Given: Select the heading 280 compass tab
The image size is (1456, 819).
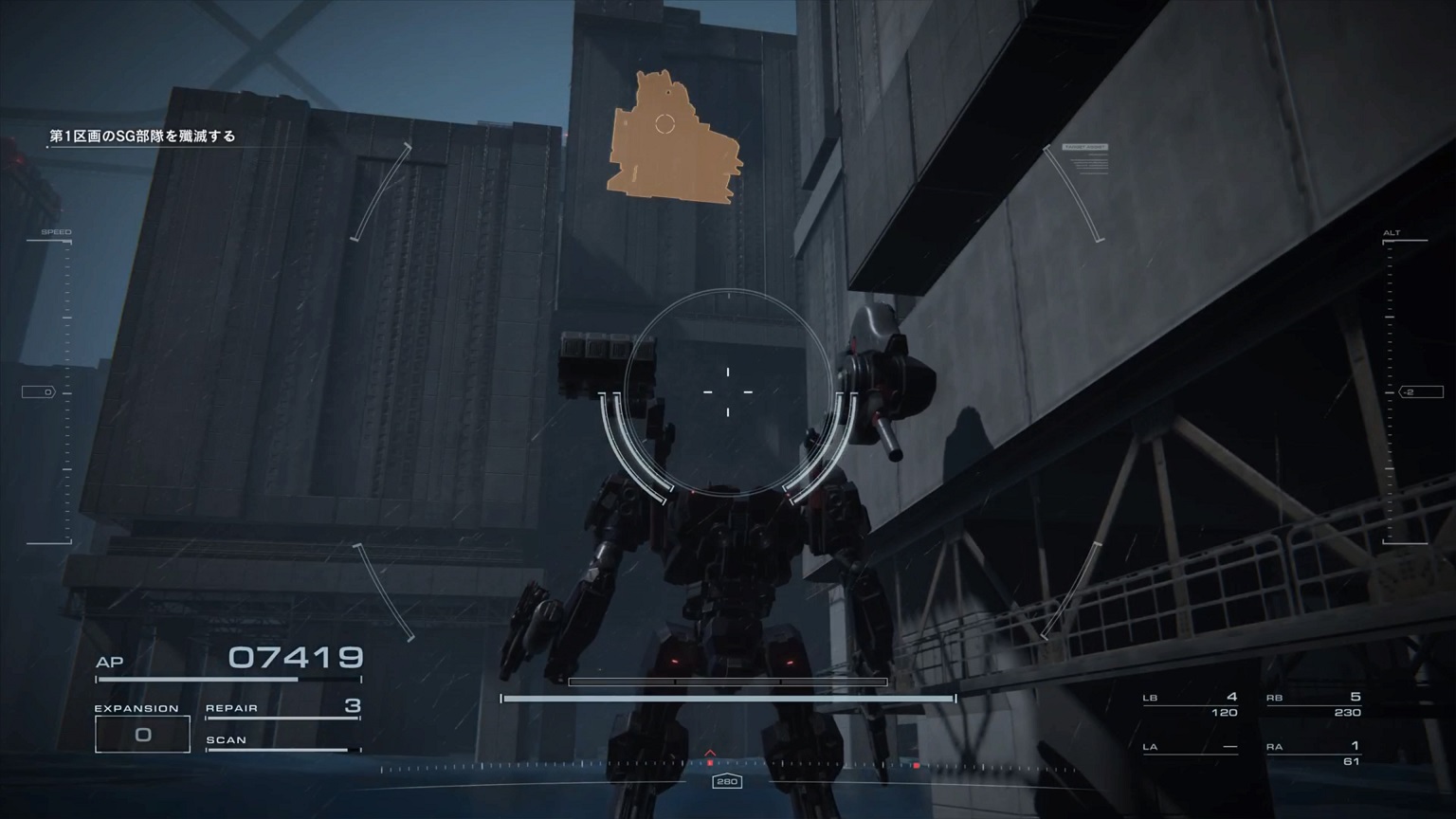Looking at the screenshot, I should click(728, 782).
